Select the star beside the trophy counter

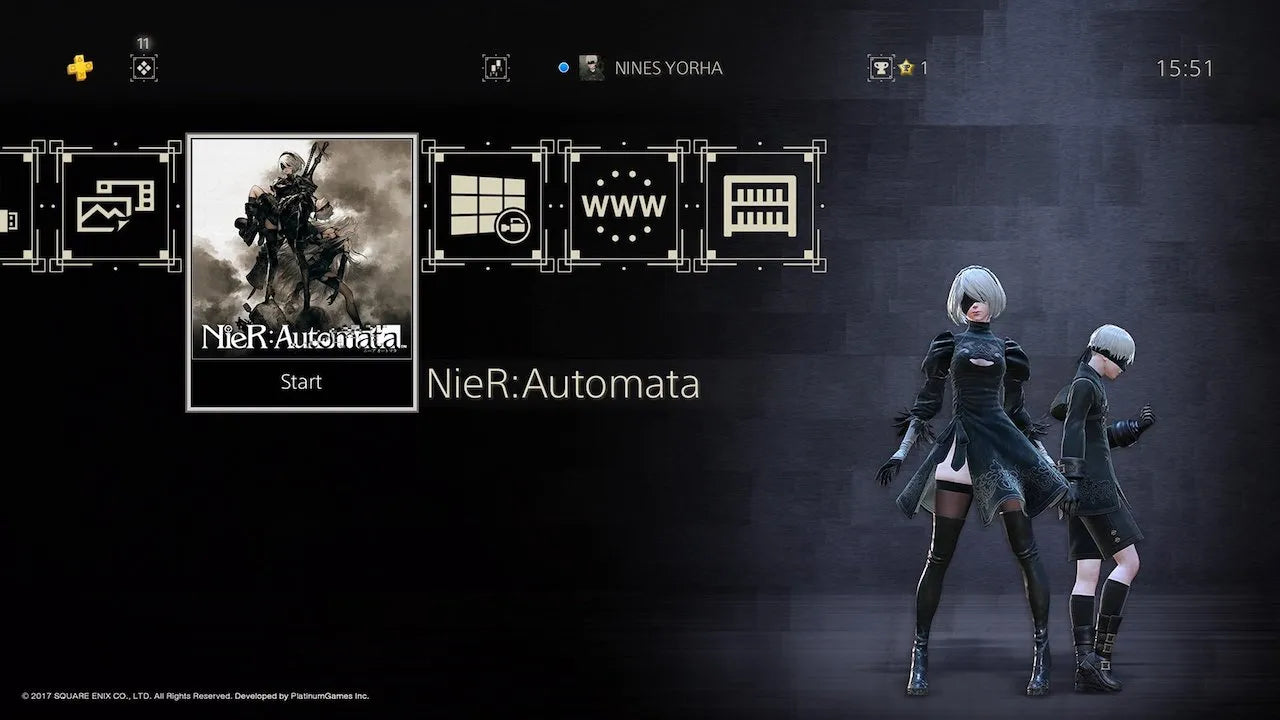(x=907, y=67)
